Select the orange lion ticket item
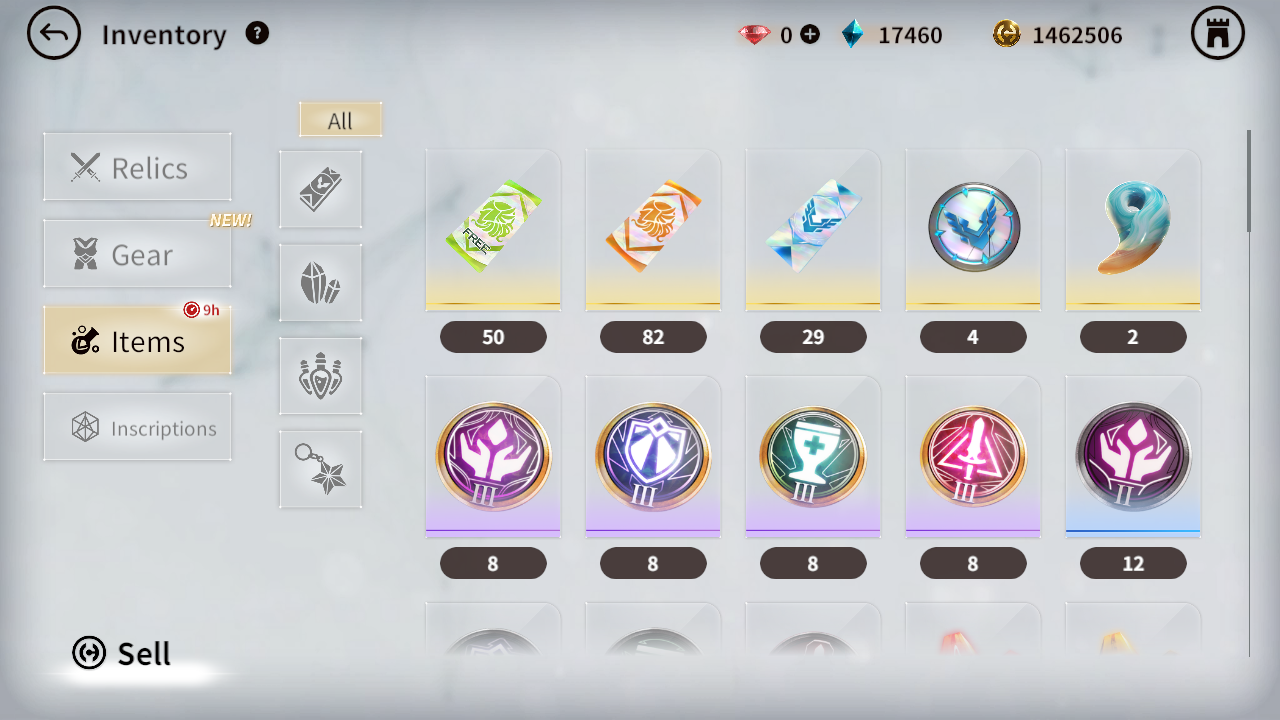 click(x=653, y=230)
